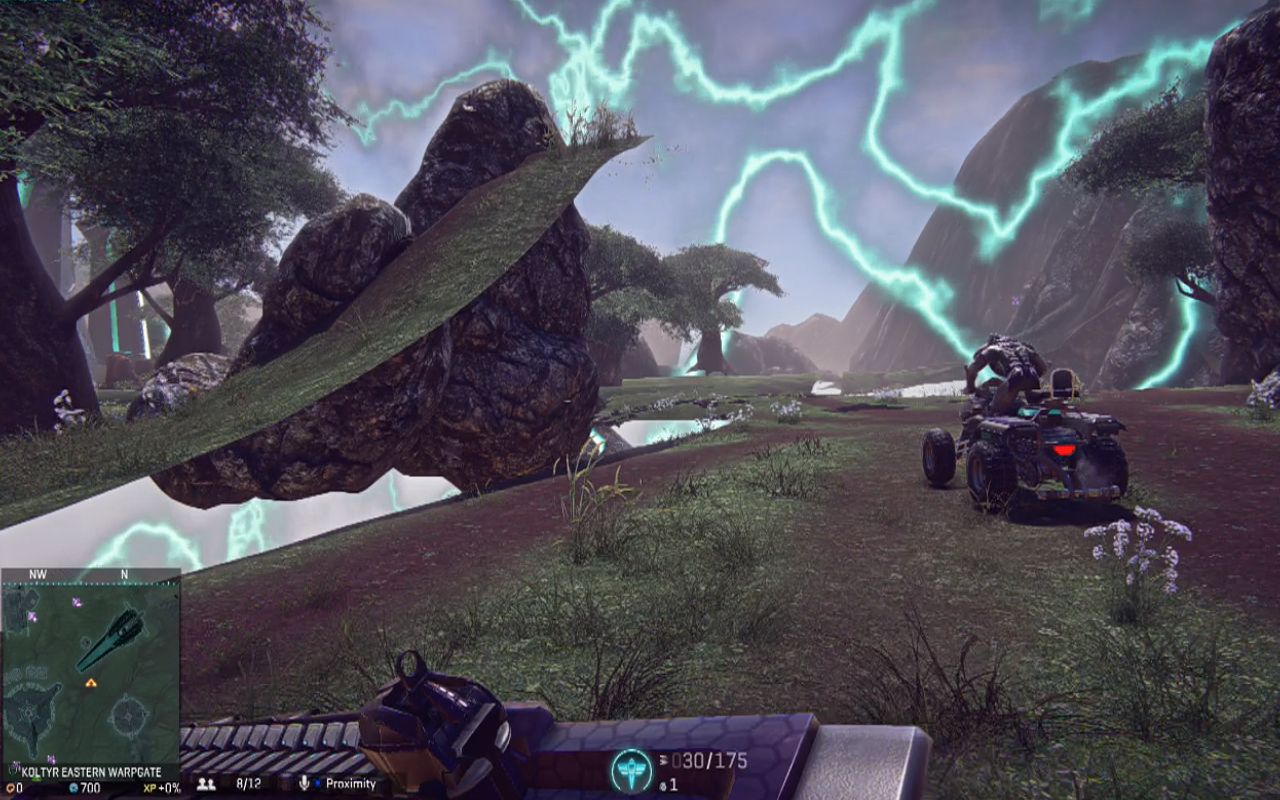Open the squad members indicator
This screenshot has width=1280, height=800.
(x=207, y=784)
